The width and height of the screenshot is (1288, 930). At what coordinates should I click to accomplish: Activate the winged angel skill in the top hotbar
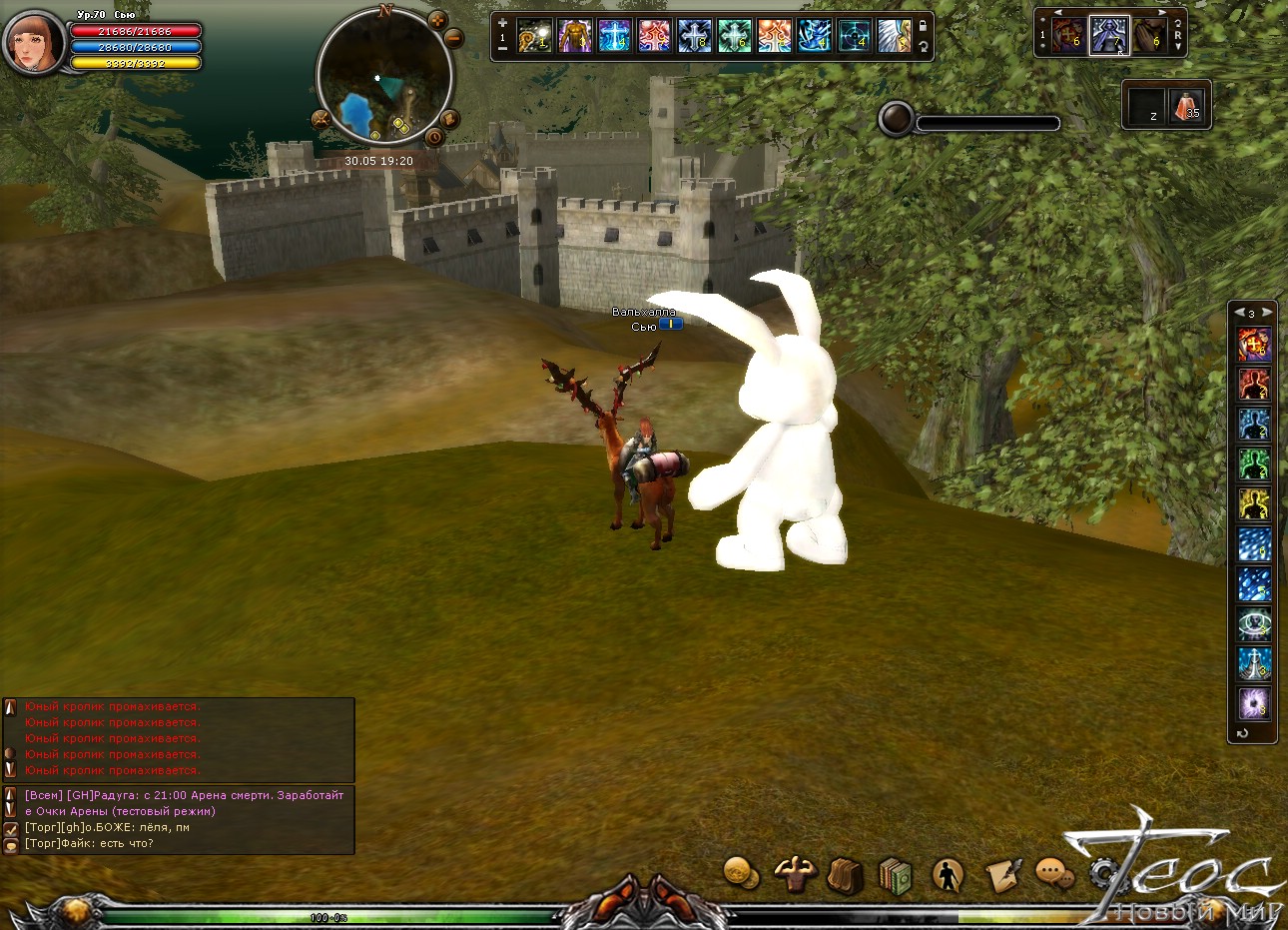point(894,36)
